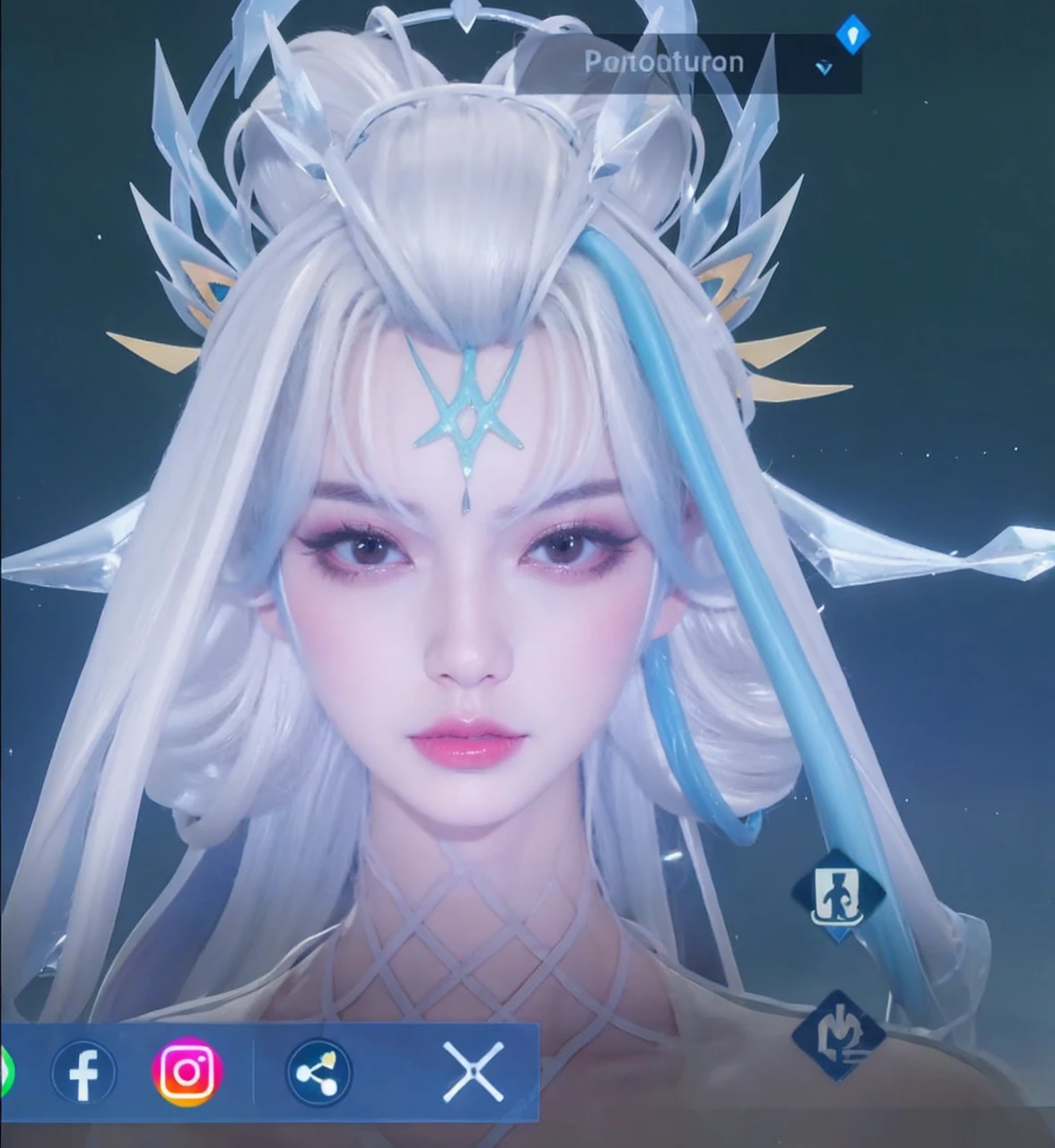Close the share bar with the X

coord(473,1072)
